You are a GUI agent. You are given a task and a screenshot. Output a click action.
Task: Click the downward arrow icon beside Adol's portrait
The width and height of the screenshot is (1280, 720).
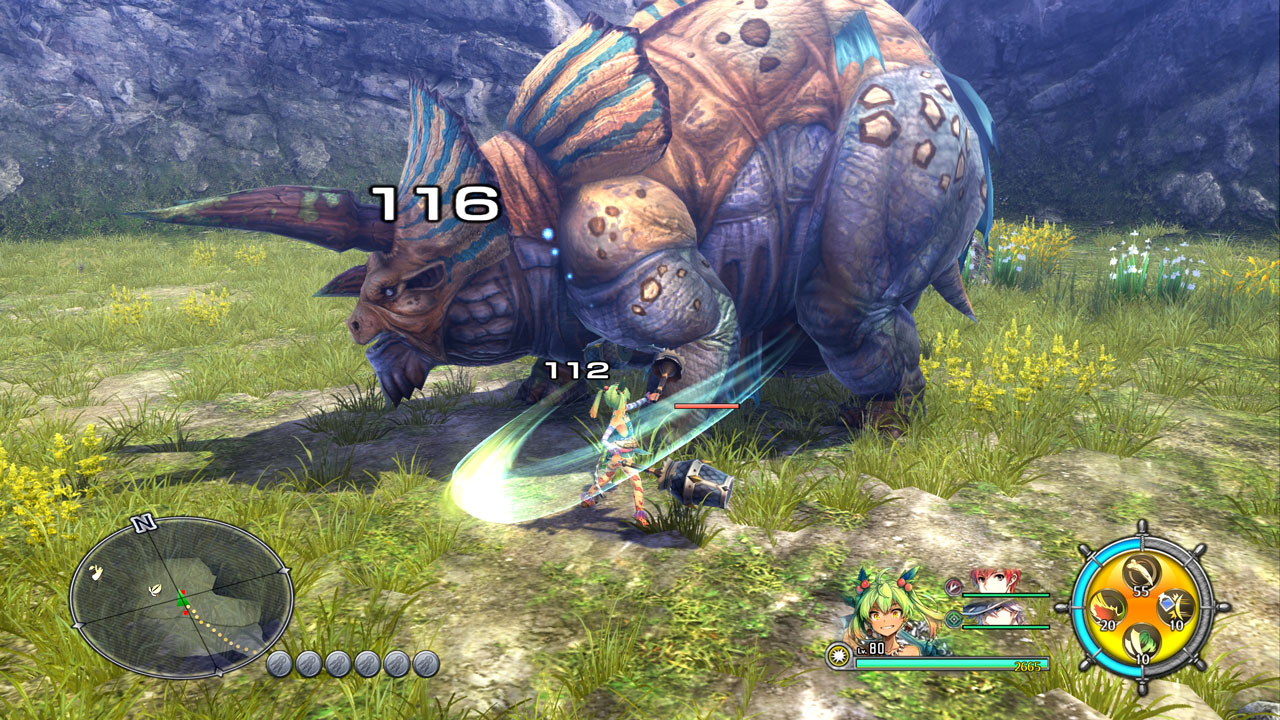(x=953, y=587)
